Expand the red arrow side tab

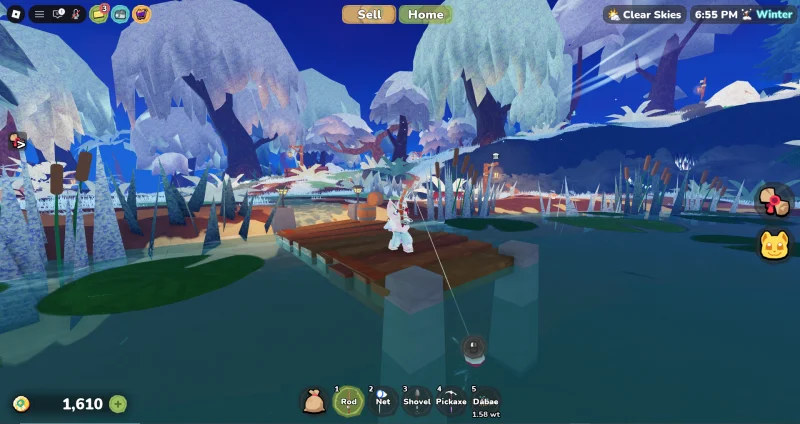(x=16, y=143)
